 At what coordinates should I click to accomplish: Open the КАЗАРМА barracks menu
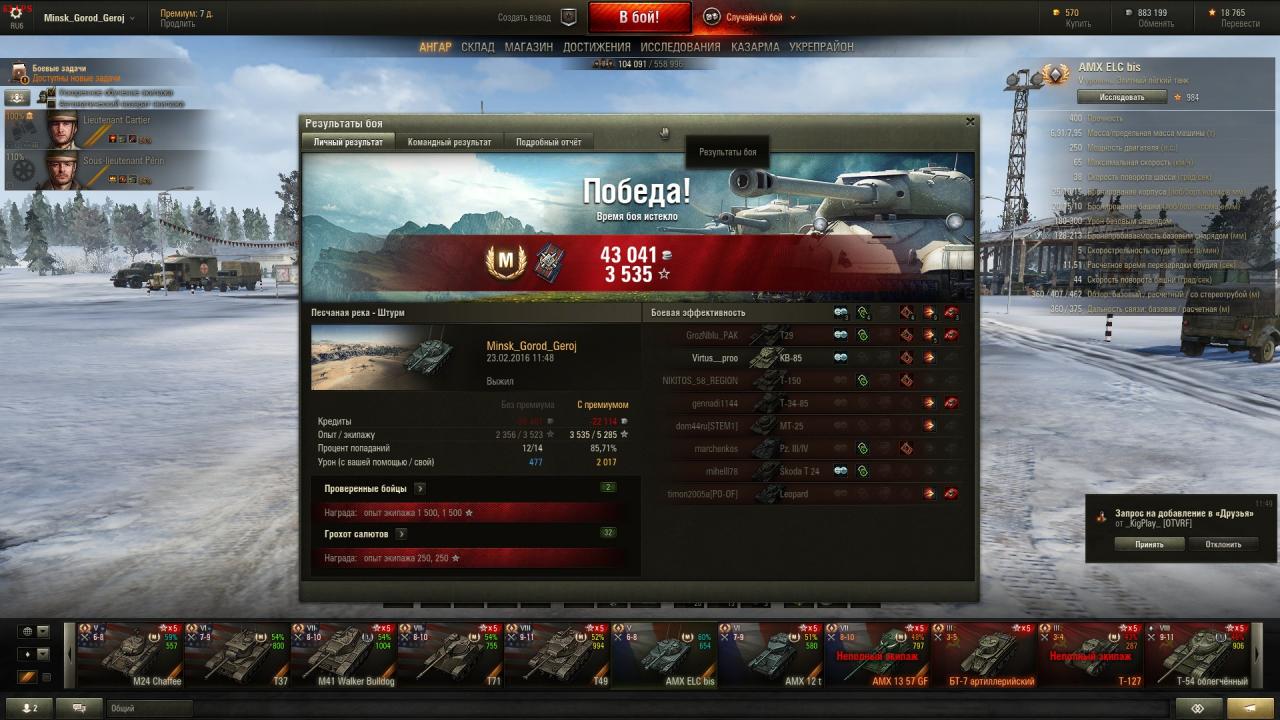click(x=755, y=47)
